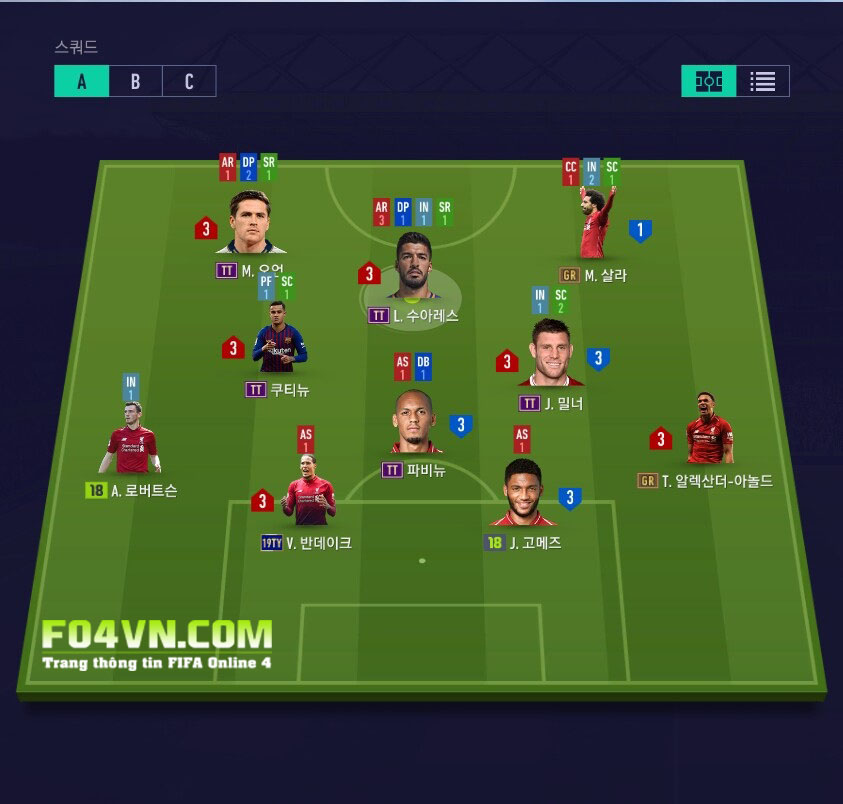The width and height of the screenshot is (843, 804).
Task: Select striker L. 수아레스 player card
Action: pos(411,267)
